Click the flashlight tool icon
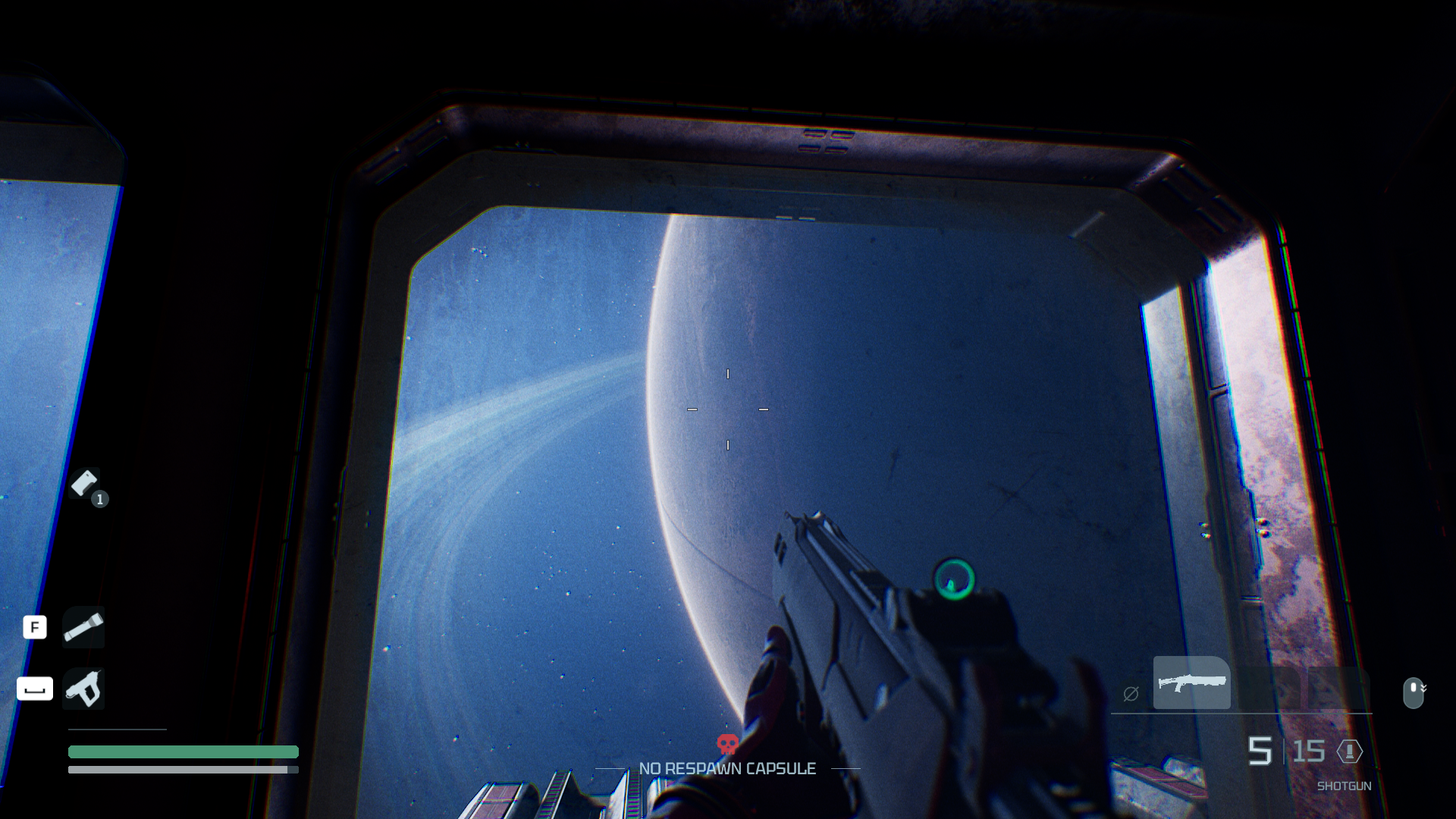The image size is (1456, 819). click(x=83, y=627)
